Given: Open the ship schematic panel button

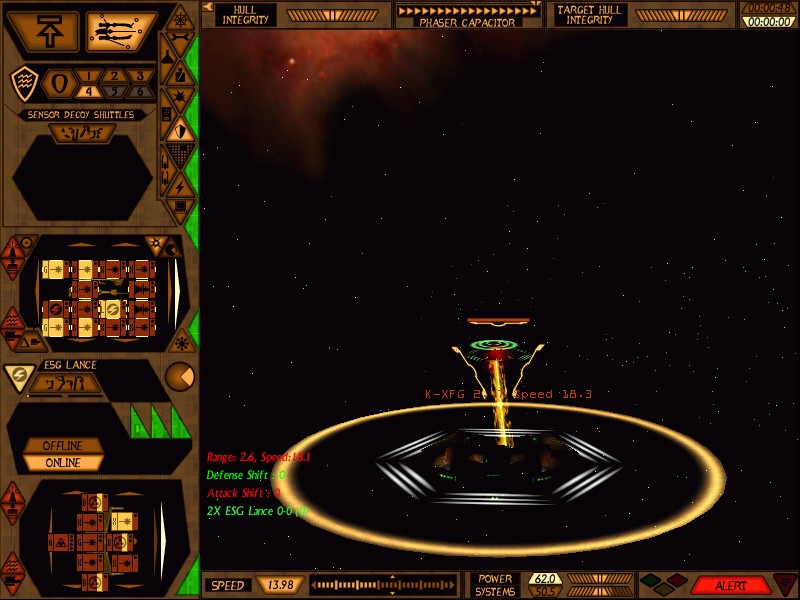Looking at the screenshot, I should coord(121,31).
